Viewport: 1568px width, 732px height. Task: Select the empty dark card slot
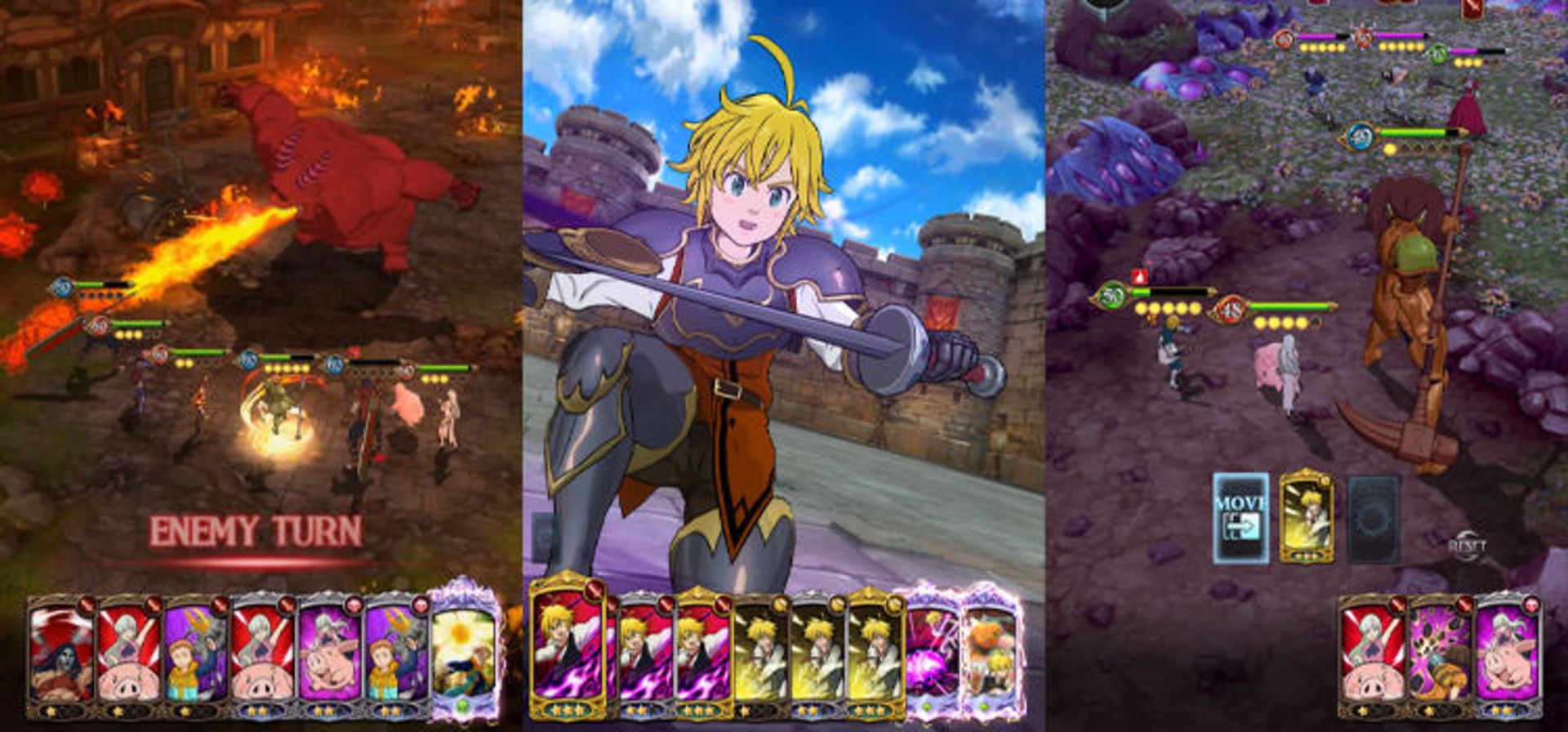[x=1373, y=520]
